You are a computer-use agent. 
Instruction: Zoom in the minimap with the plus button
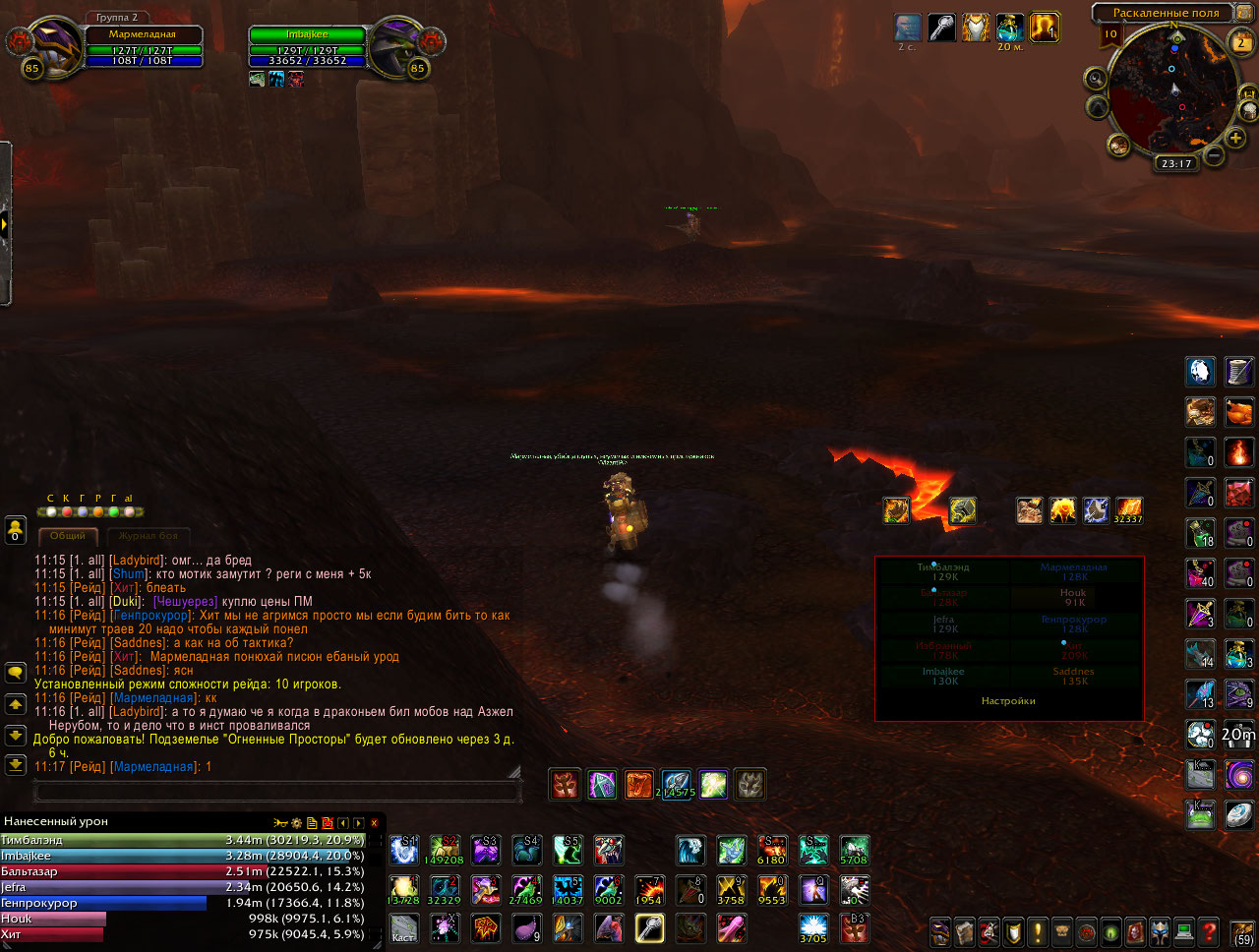pyautogui.click(x=1235, y=139)
